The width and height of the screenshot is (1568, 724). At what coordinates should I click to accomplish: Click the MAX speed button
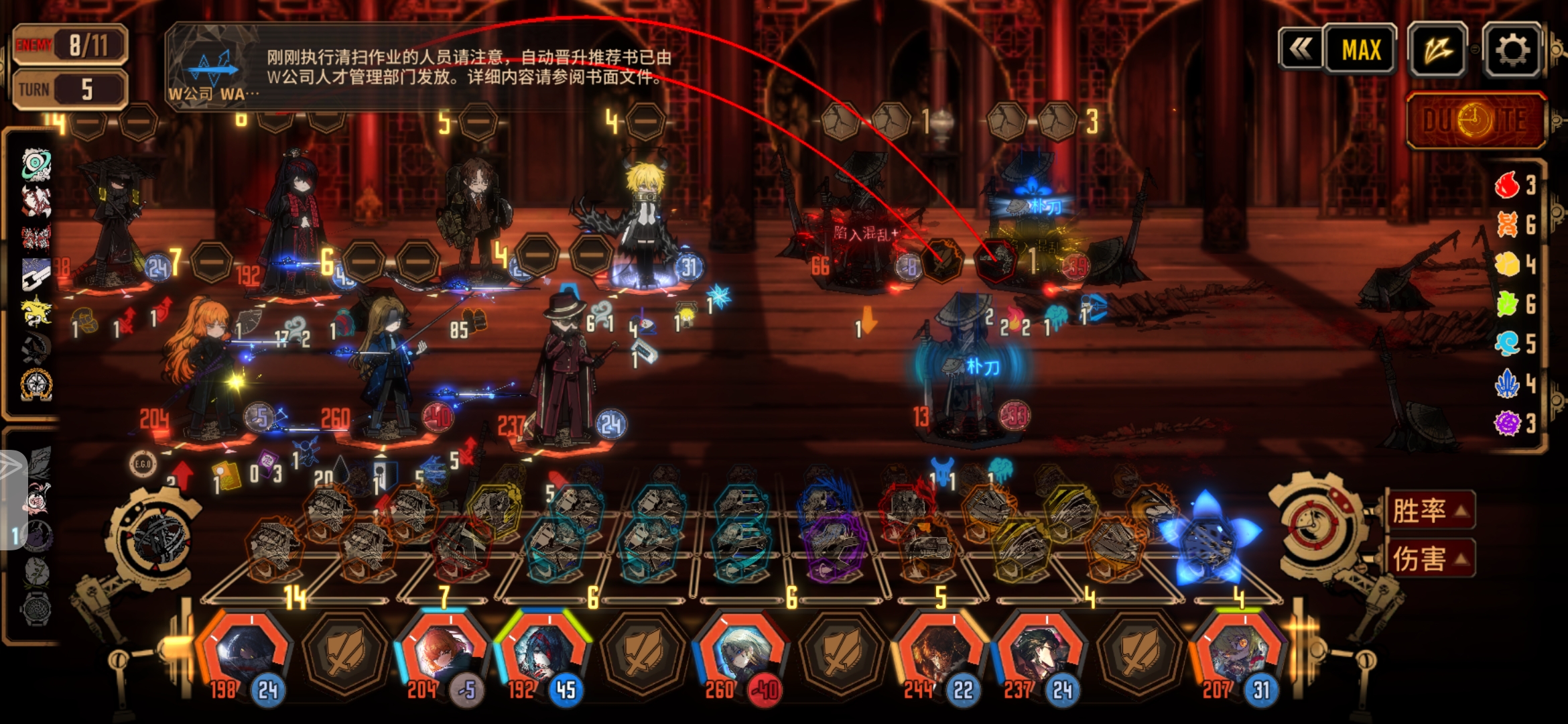tap(1361, 50)
